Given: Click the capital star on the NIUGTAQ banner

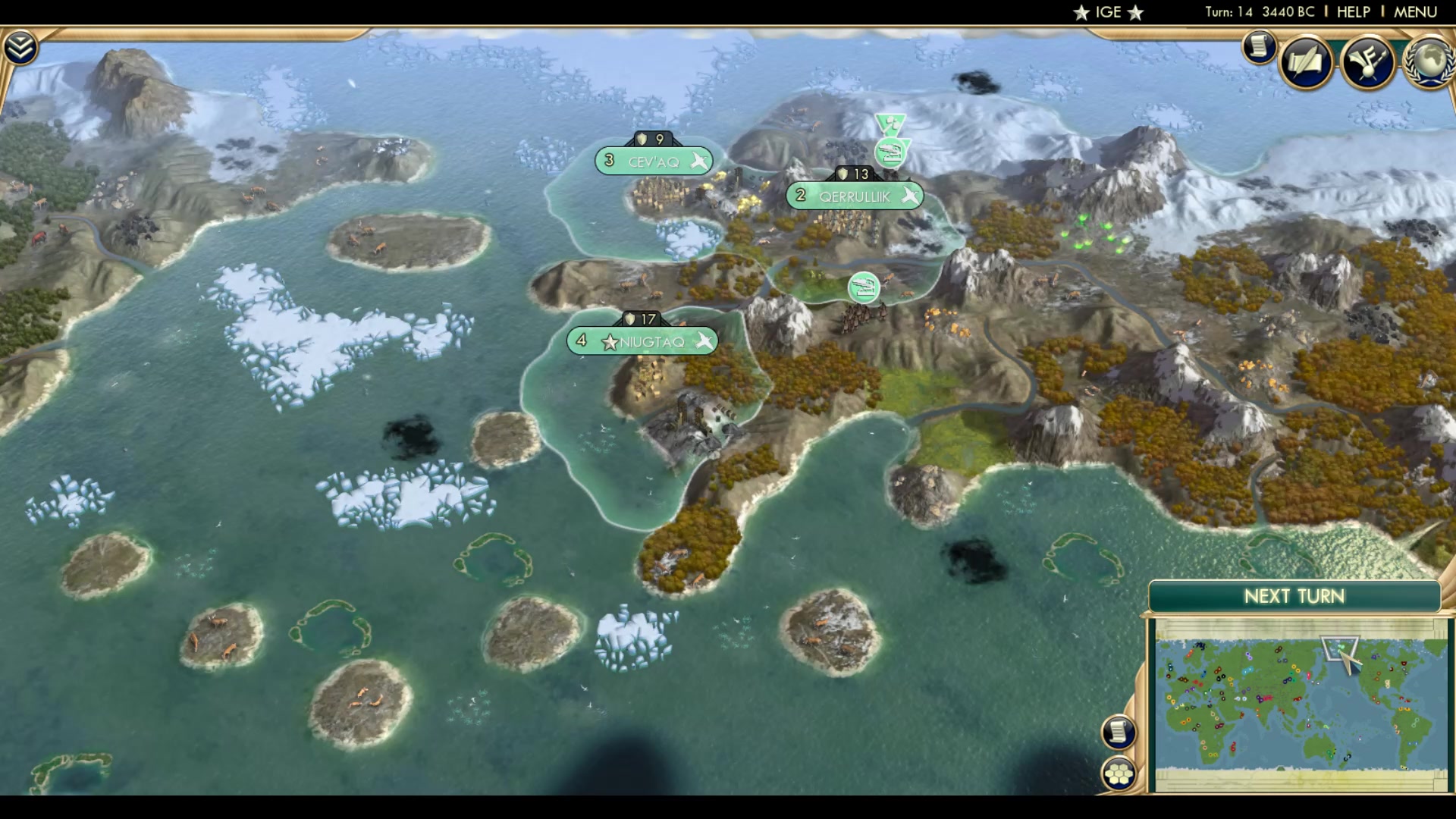Looking at the screenshot, I should [x=609, y=341].
